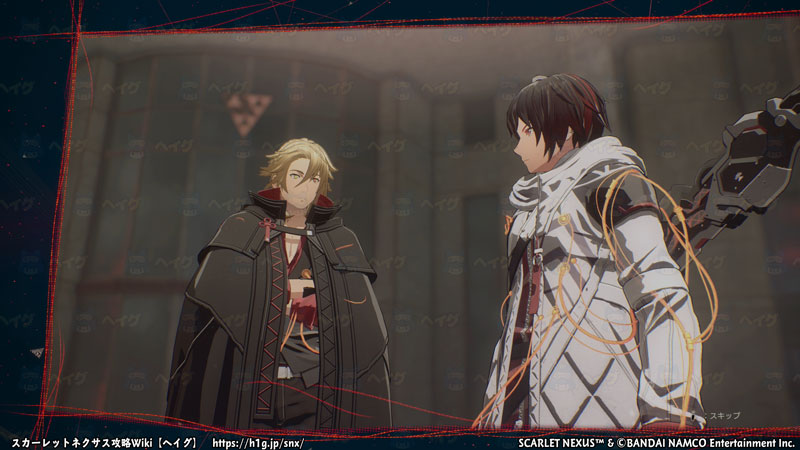Skip the cutscene via スキップ label
800x450 pixels.
[x=726, y=413]
